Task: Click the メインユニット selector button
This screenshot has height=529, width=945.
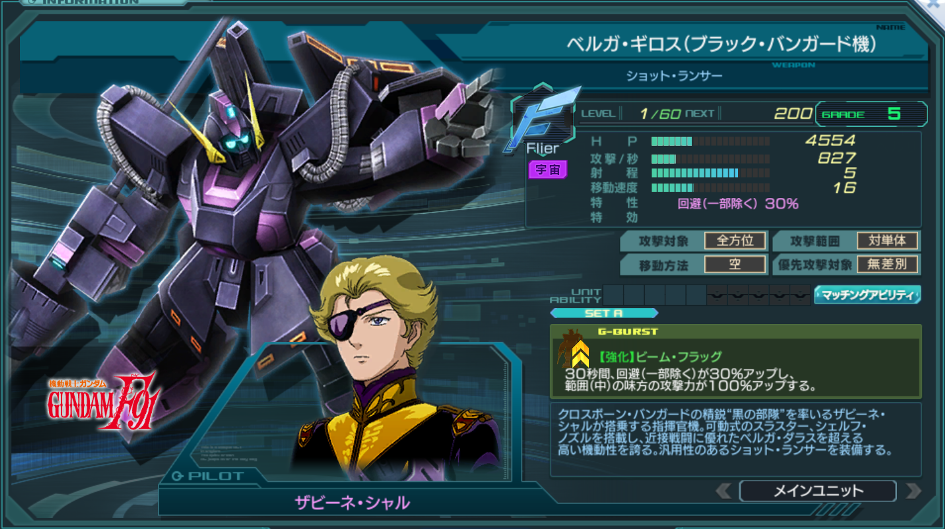Action: [x=817, y=491]
